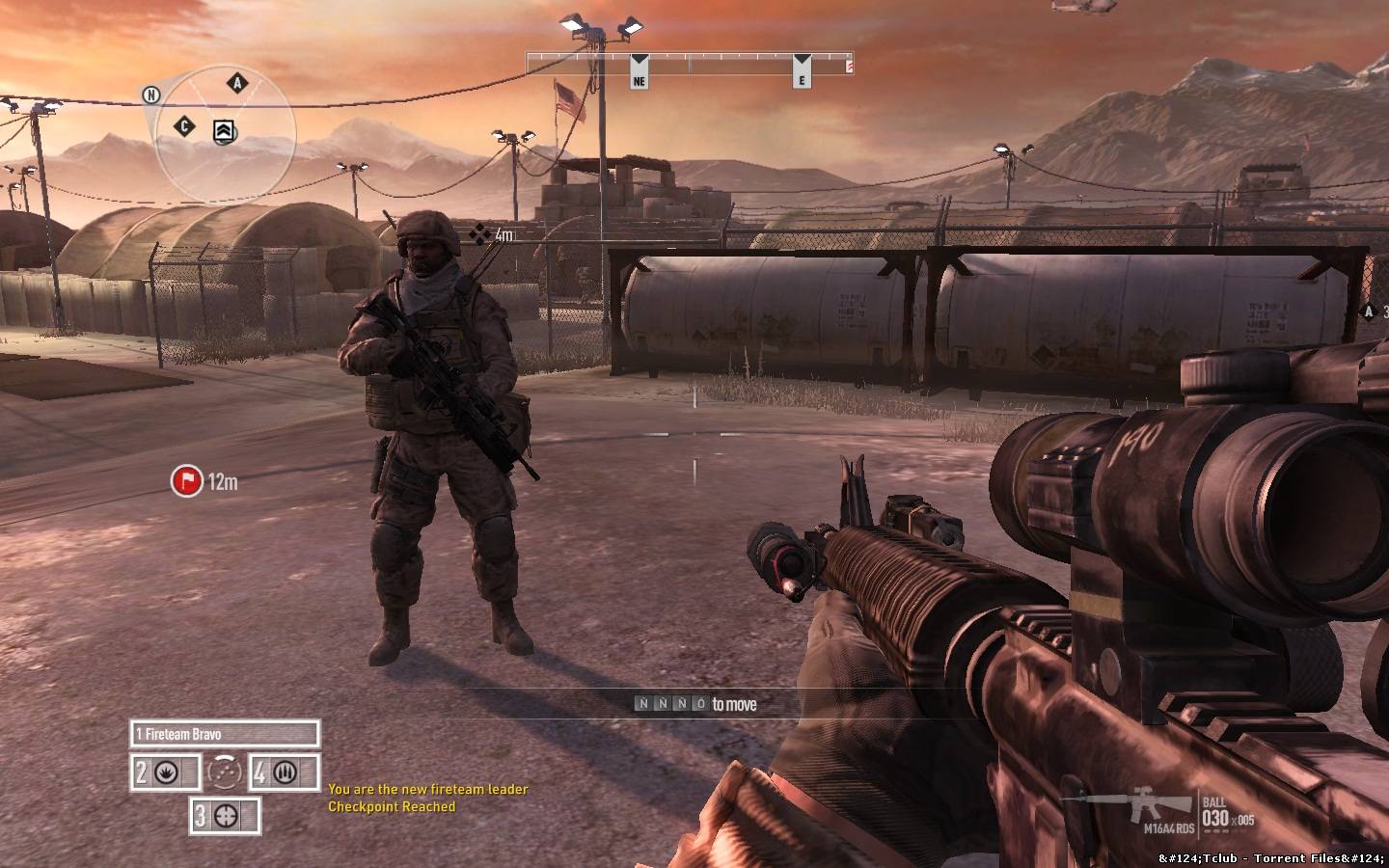Image resolution: width=1389 pixels, height=868 pixels.
Task: Click the E marker on the compass bar
Action: (x=802, y=73)
